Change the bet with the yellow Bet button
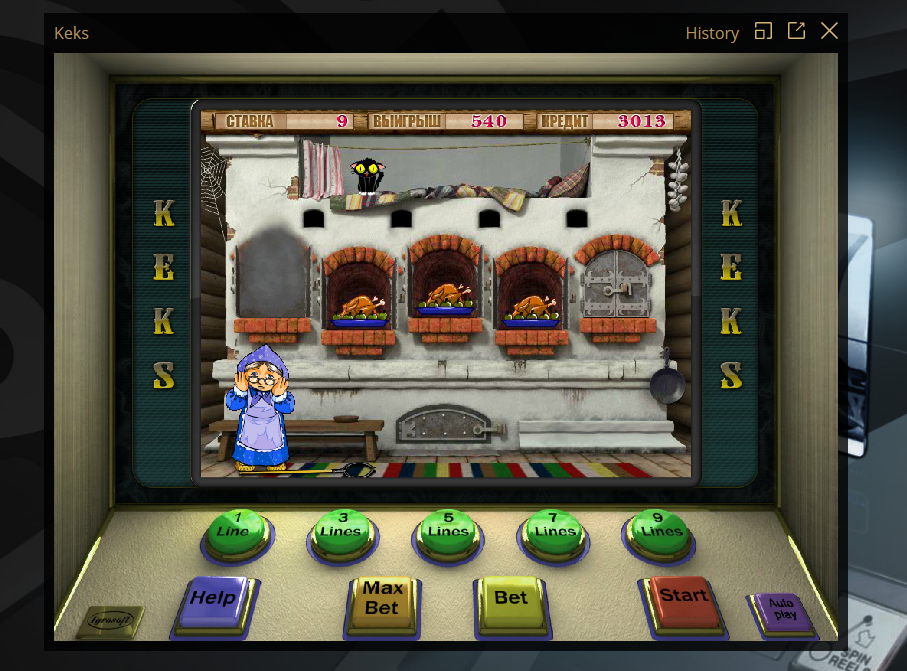This screenshot has width=907, height=671. coord(510,599)
